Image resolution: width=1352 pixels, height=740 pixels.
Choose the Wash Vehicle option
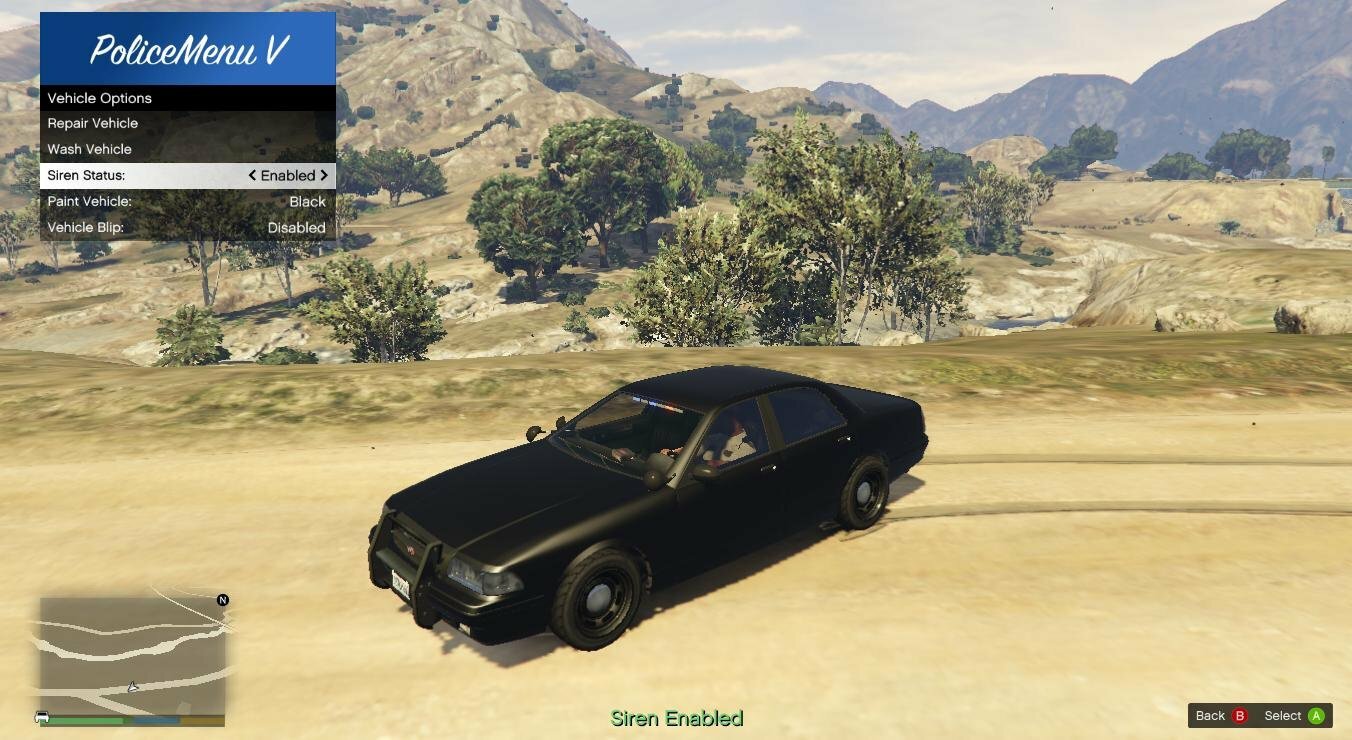pos(187,149)
